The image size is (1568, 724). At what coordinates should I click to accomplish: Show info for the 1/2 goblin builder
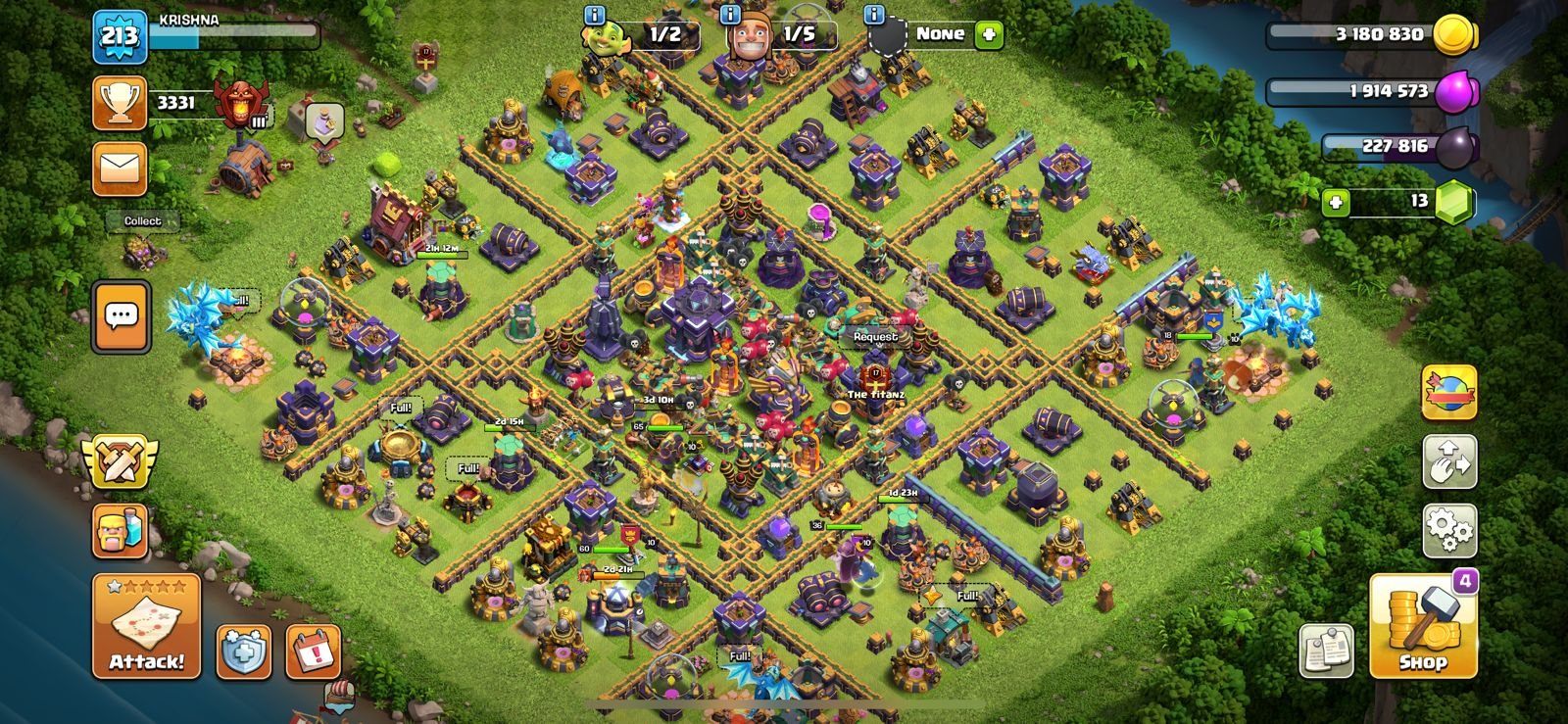[x=594, y=15]
